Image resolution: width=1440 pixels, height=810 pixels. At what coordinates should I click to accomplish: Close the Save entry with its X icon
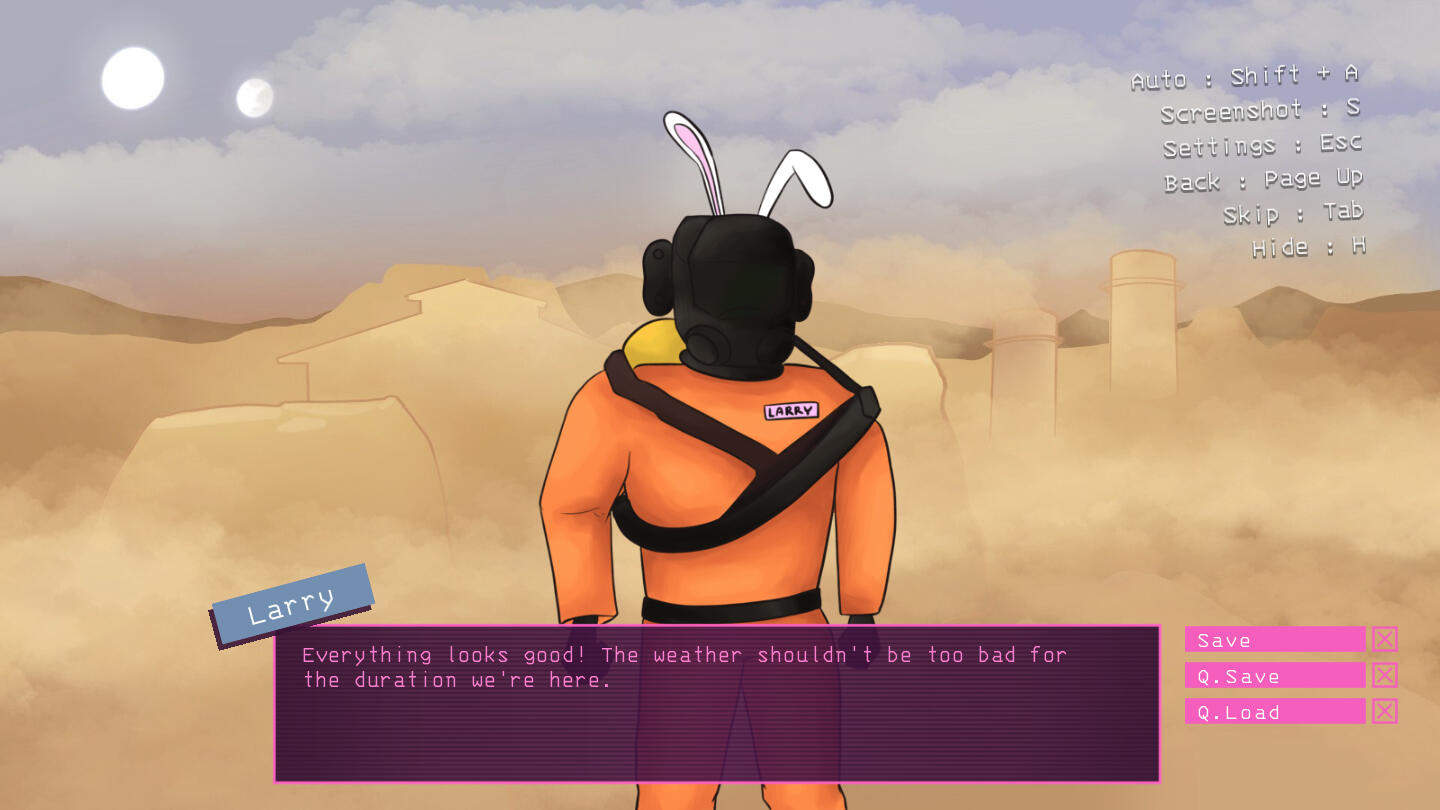coord(1384,639)
